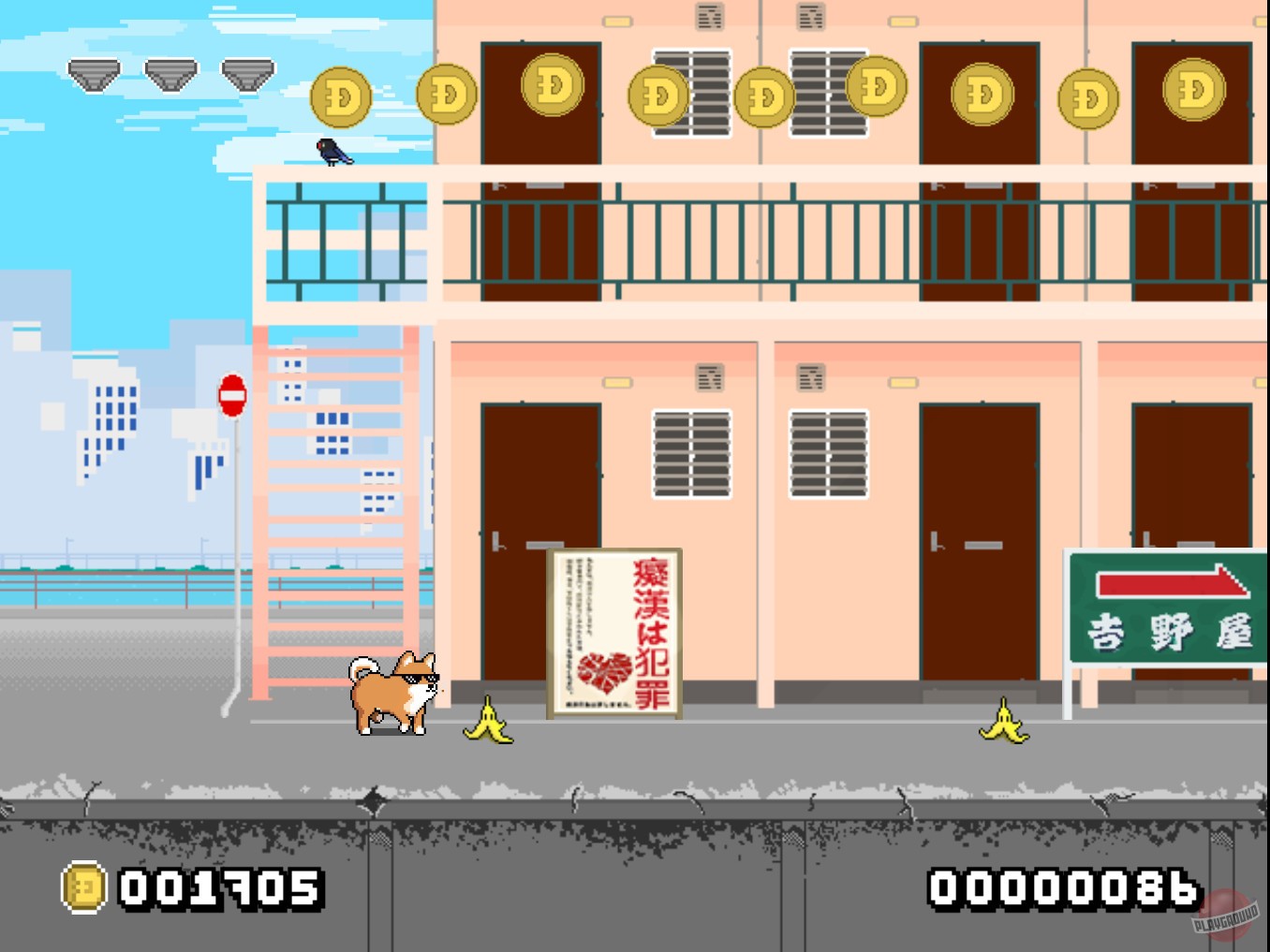Select the leftmost floating Dogecoin
The width and height of the screenshot is (1270, 952).
(x=340, y=94)
